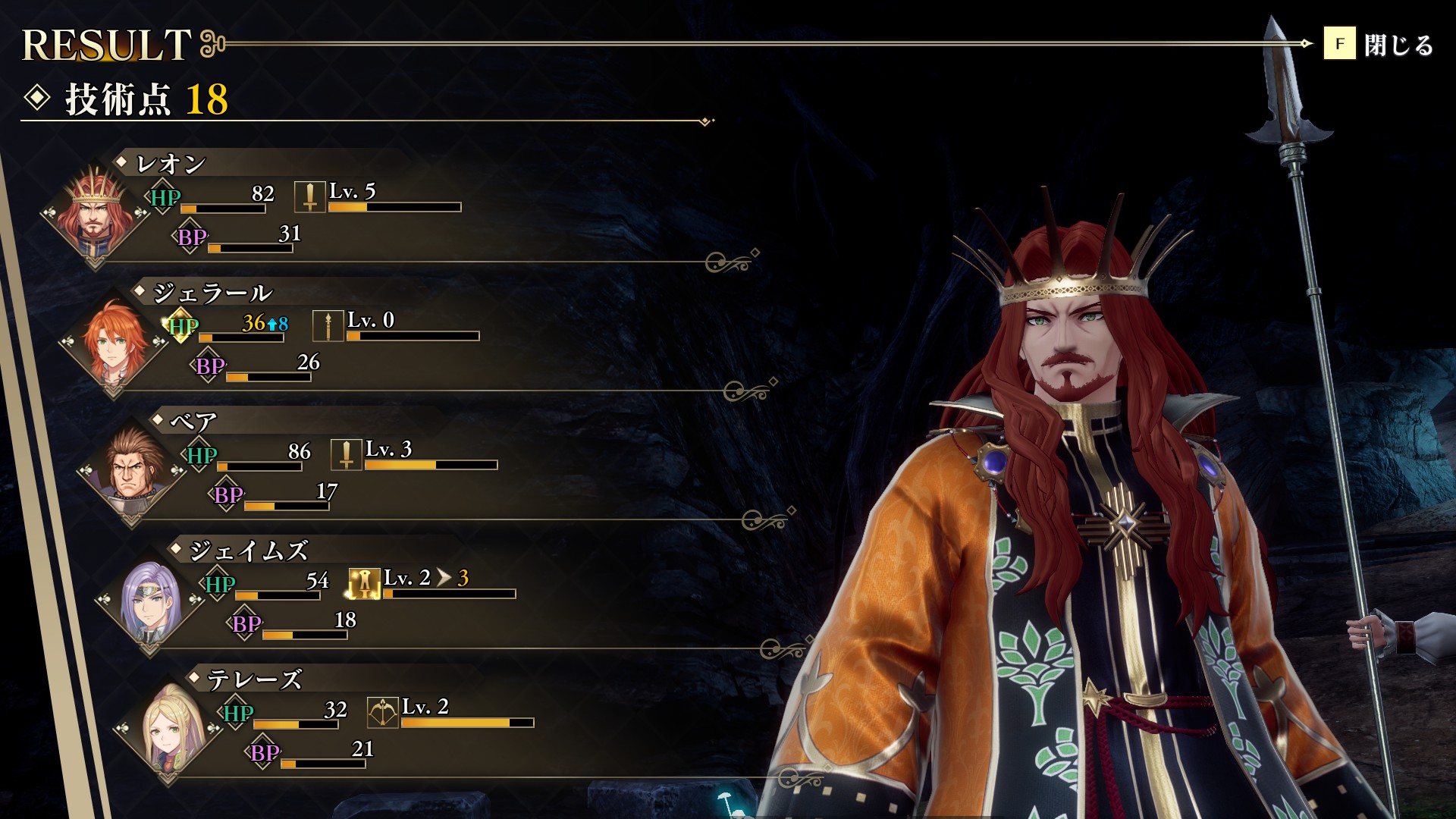Click ジェラール's highlighted HP increase badge
1456x819 pixels.
(x=181, y=326)
